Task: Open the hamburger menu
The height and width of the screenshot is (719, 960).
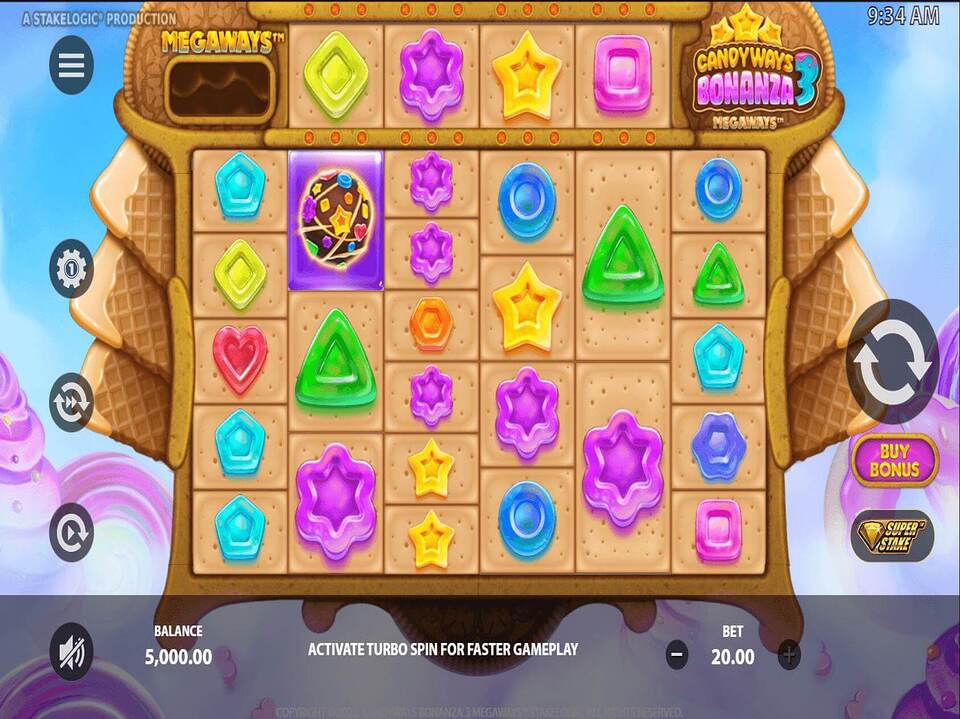Action: (x=71, y=65)
